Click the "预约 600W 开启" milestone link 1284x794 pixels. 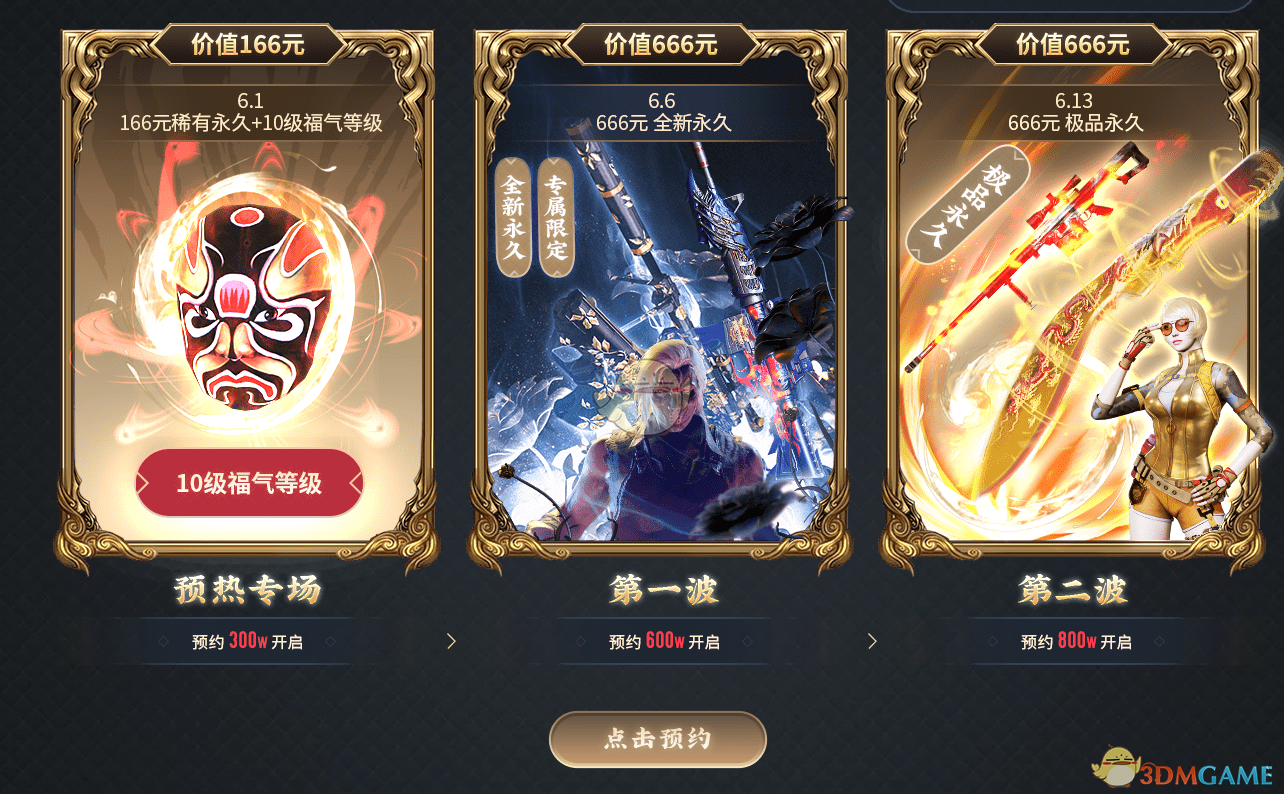point(662,641)
